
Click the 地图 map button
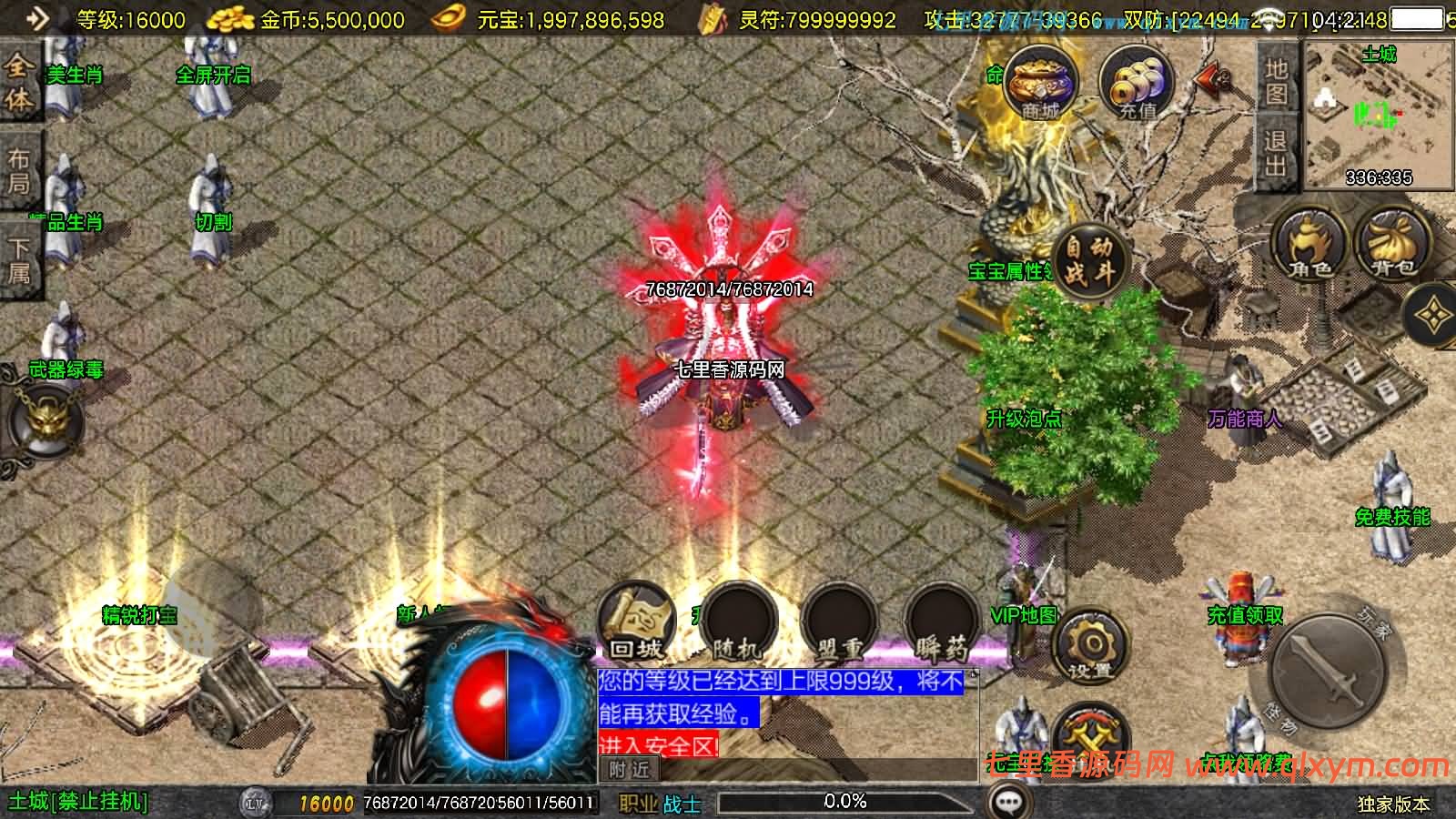[x=1276, y=80]
